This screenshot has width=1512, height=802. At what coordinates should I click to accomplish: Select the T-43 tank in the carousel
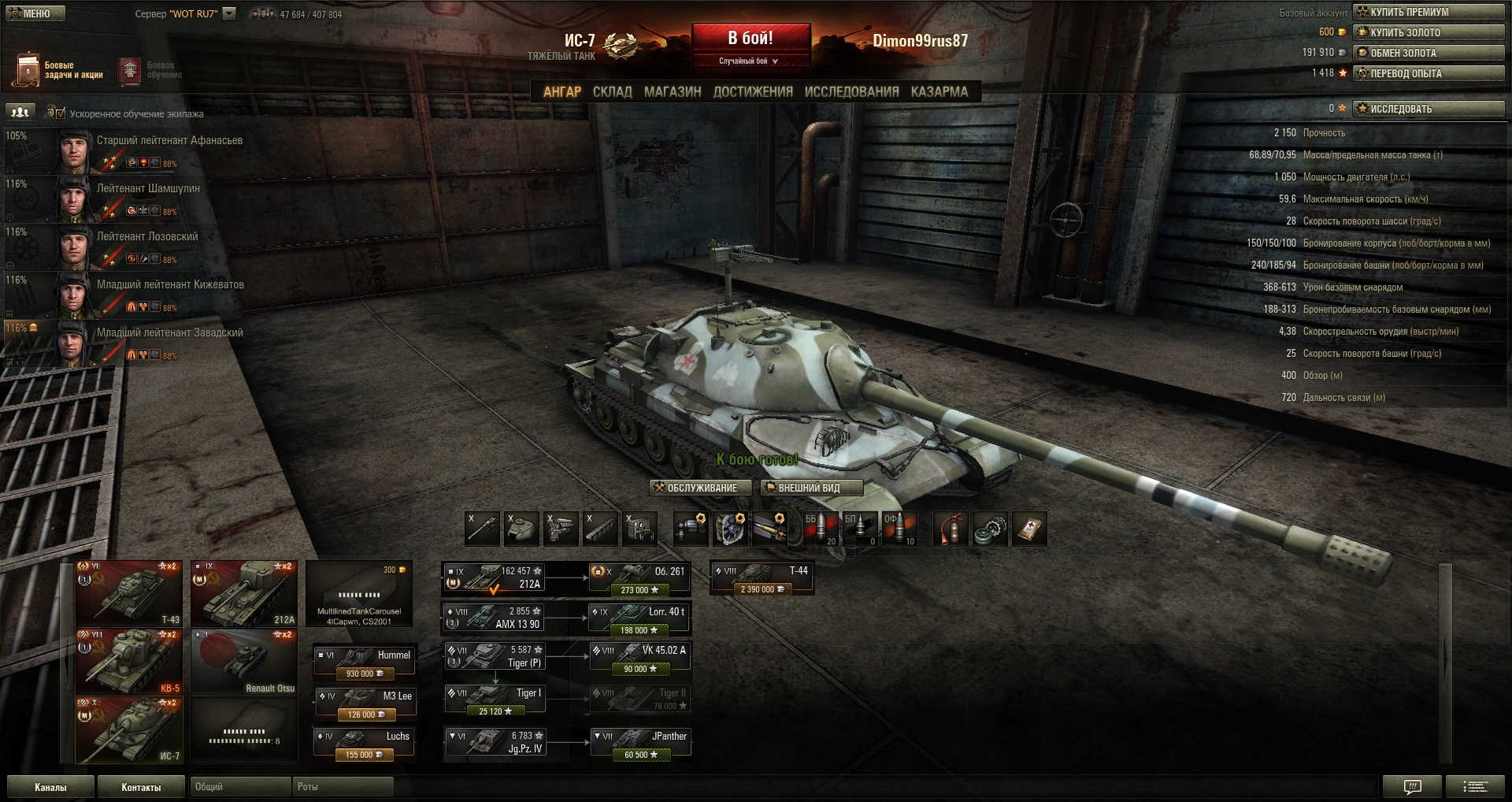pyautogui.click(x=129, y=593)
